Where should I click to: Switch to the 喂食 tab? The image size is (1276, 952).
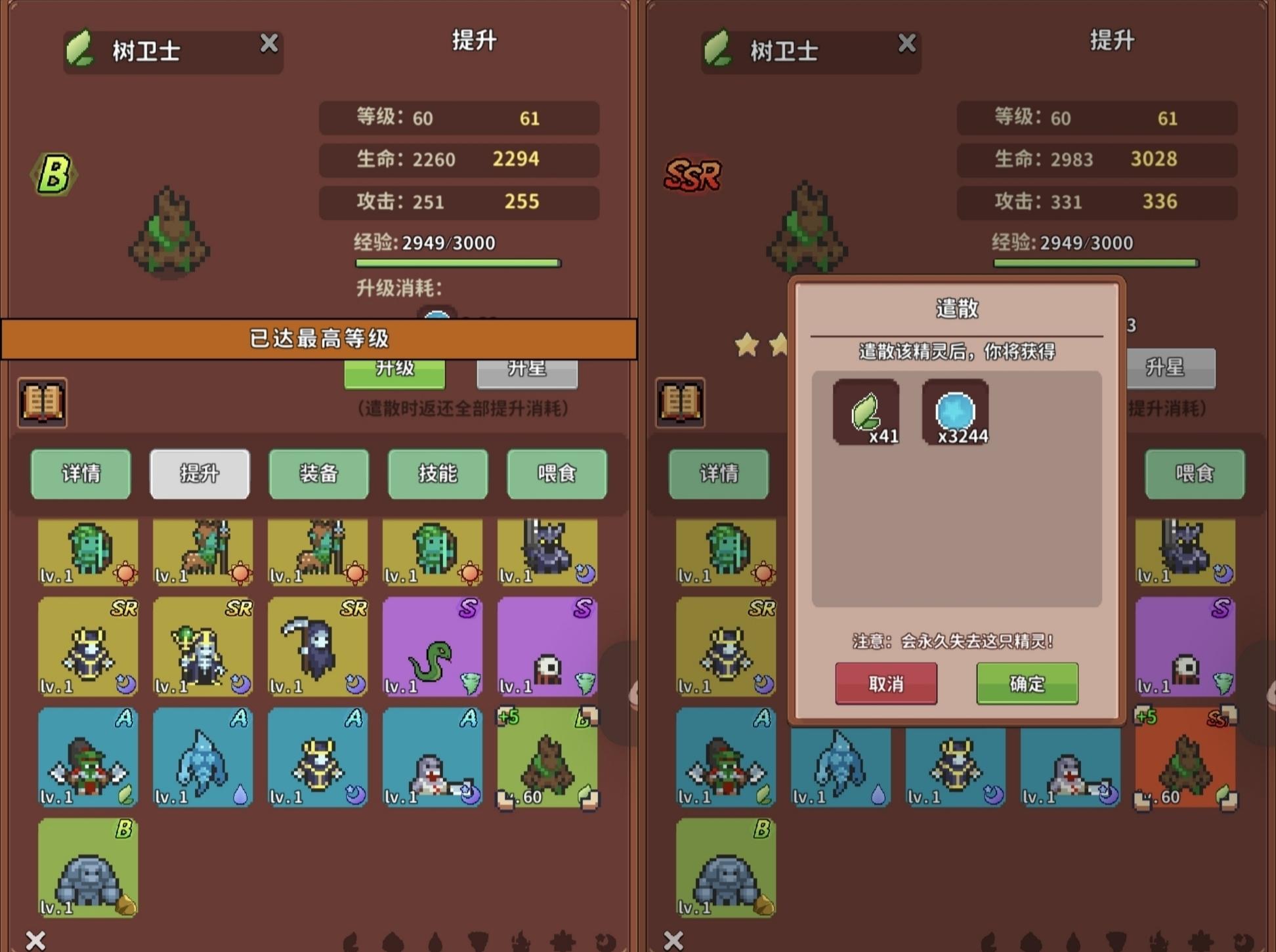(x=557, y=474)
